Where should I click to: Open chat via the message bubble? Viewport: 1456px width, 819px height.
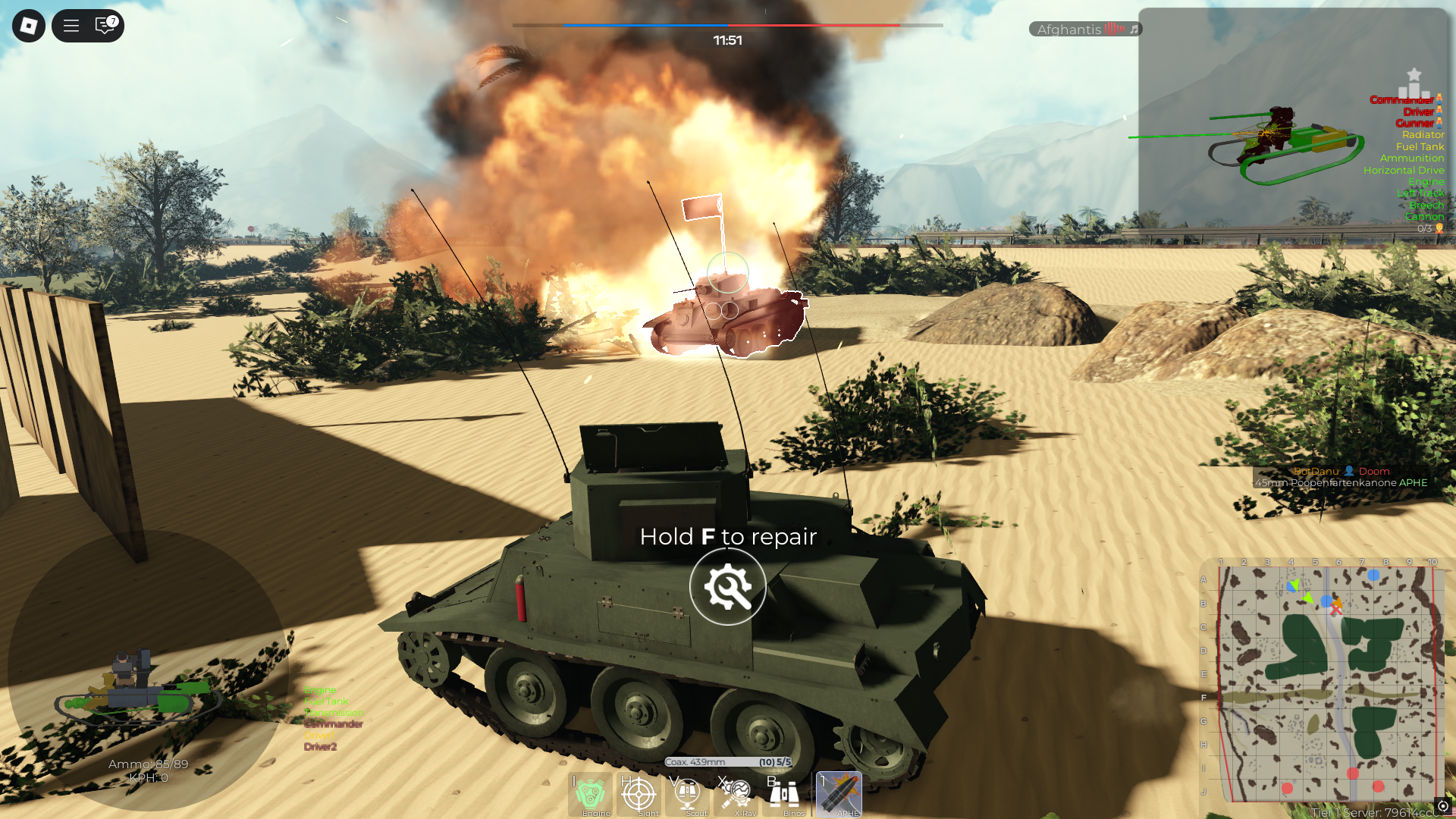(x=102, y=25)
